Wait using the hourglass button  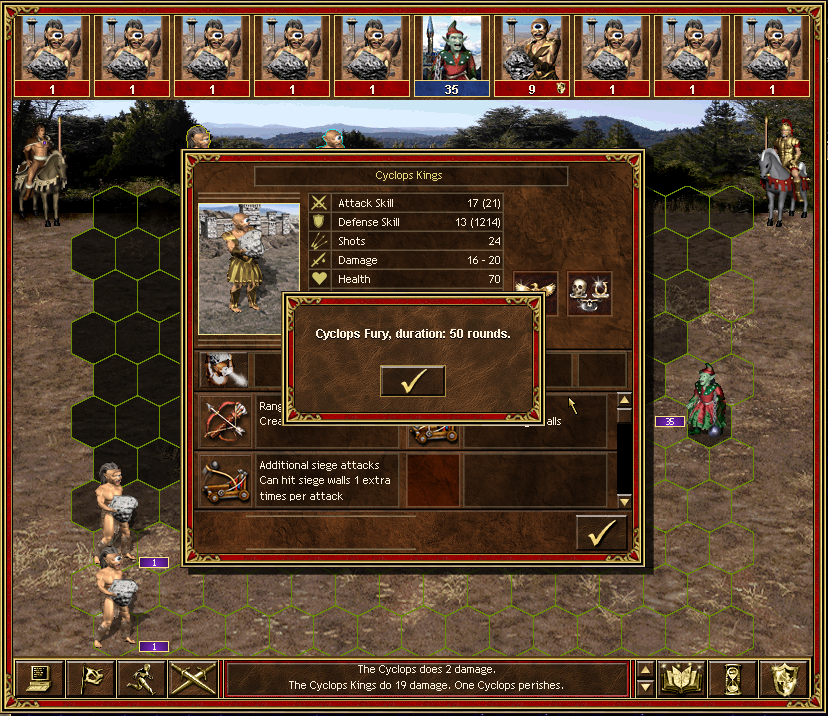[x=733, y=679]
